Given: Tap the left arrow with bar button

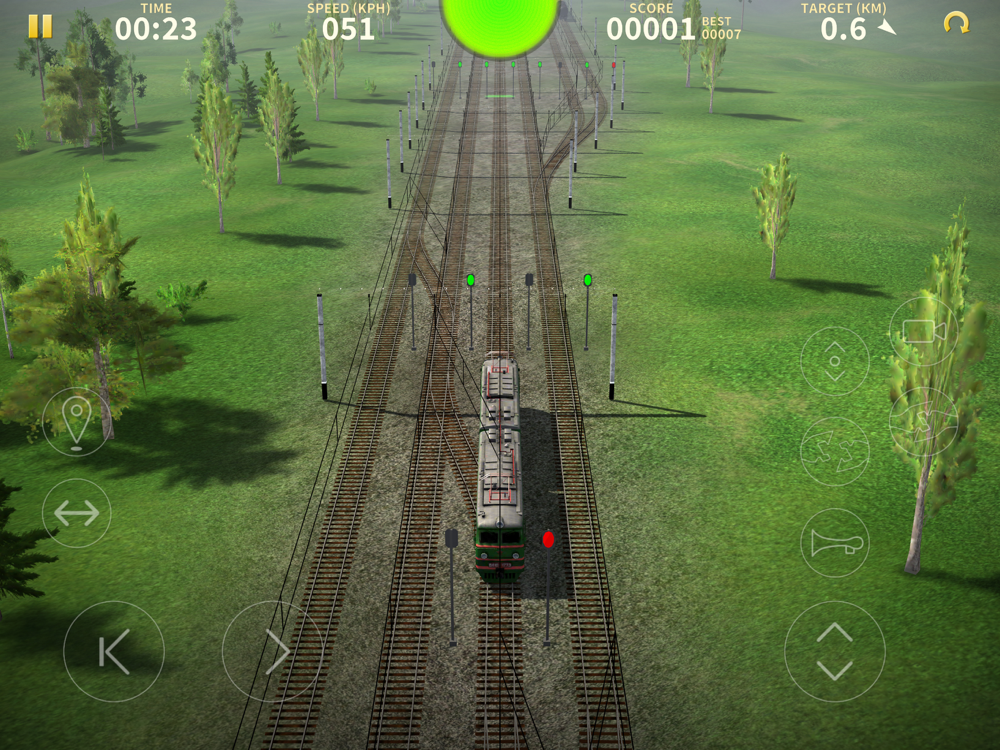Looking at the screenshot, I should click(114, 651).
